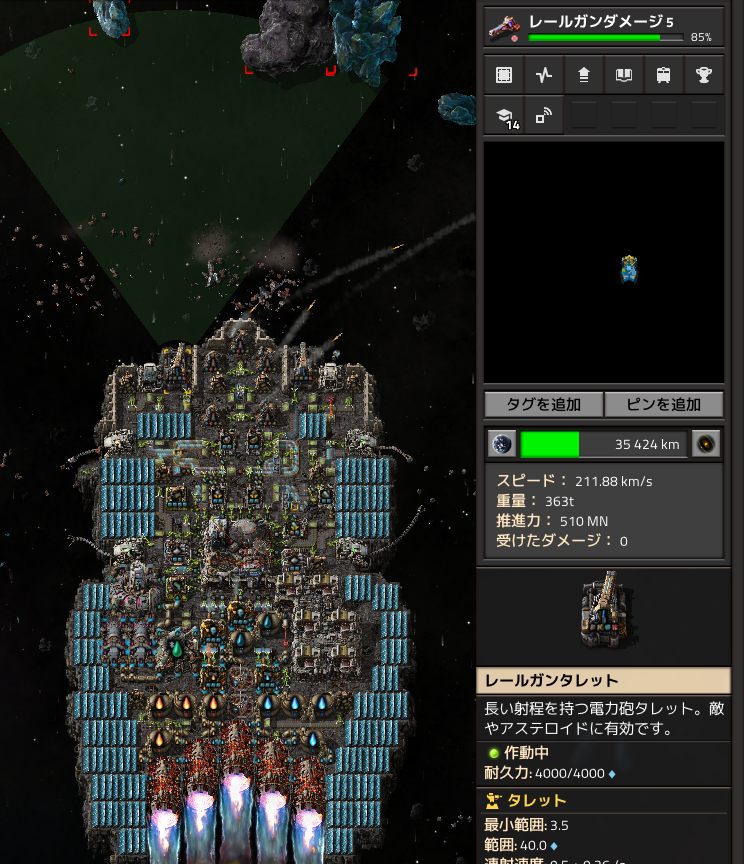Click the ピンを追加 (add pin) button
The width and height of the screenshot is (744, 864).
[x=664, y=404]
